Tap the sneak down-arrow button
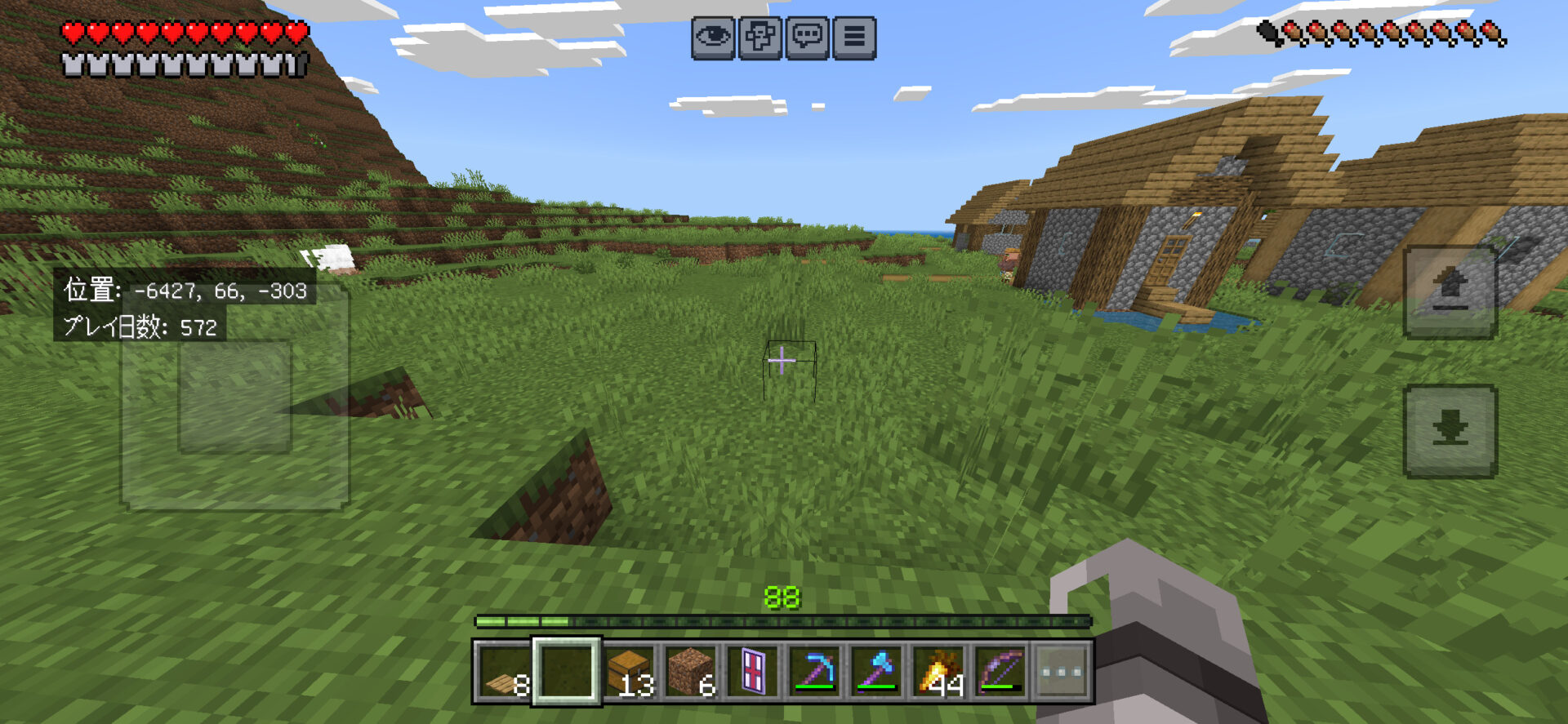Viewport: 1568px width, 724px height. point(1450,430)
